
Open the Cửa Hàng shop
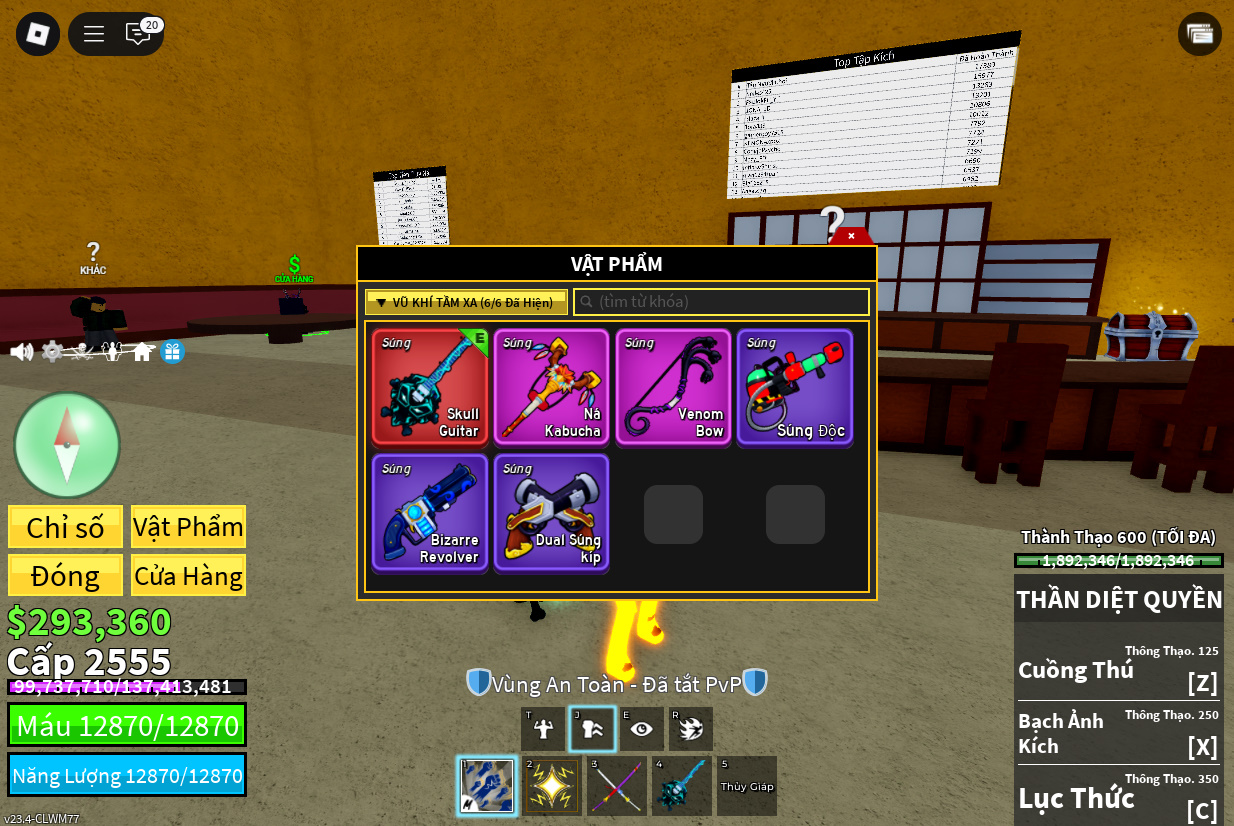188,576
